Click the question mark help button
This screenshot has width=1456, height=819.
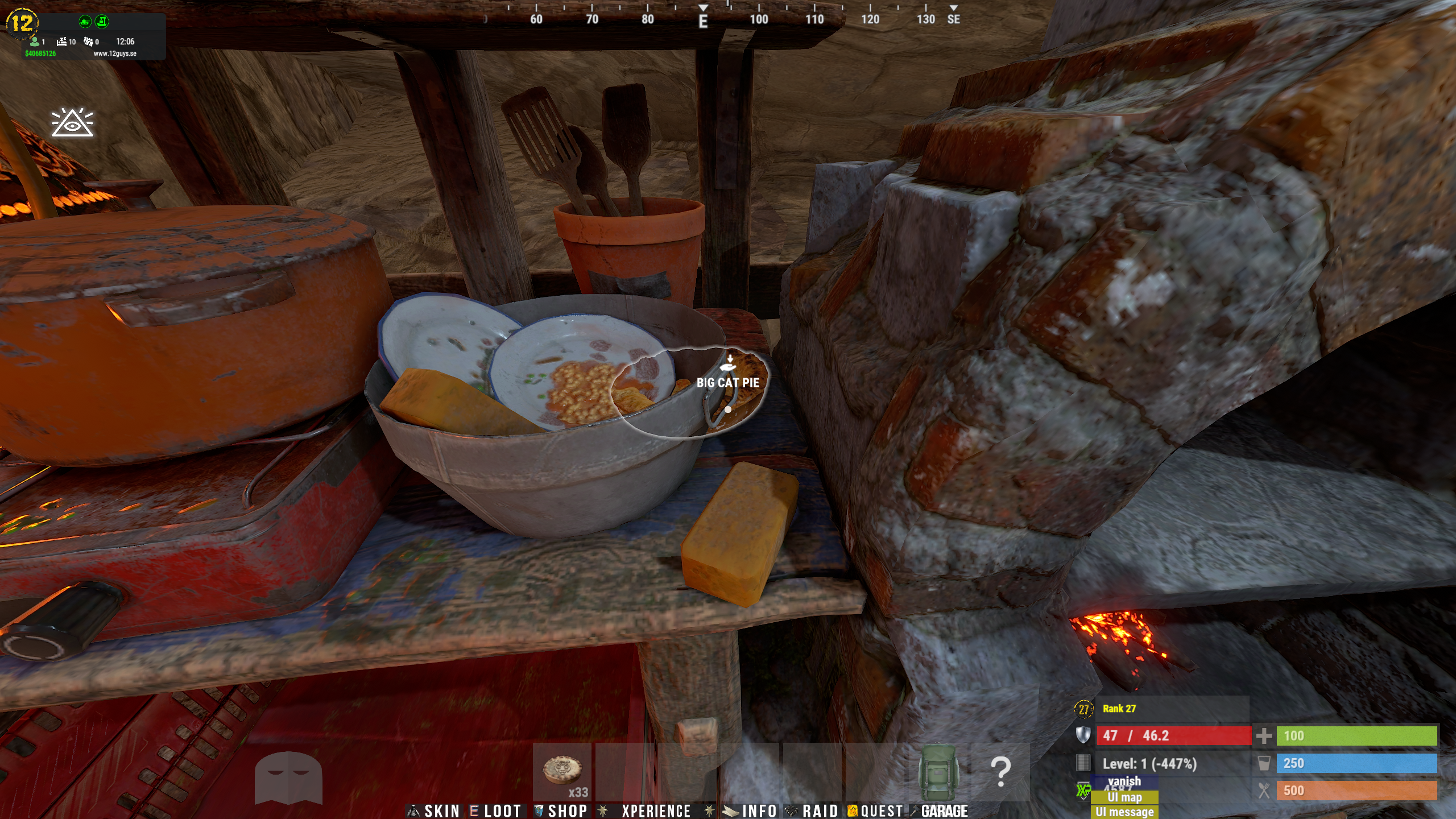pos(1000,771)
